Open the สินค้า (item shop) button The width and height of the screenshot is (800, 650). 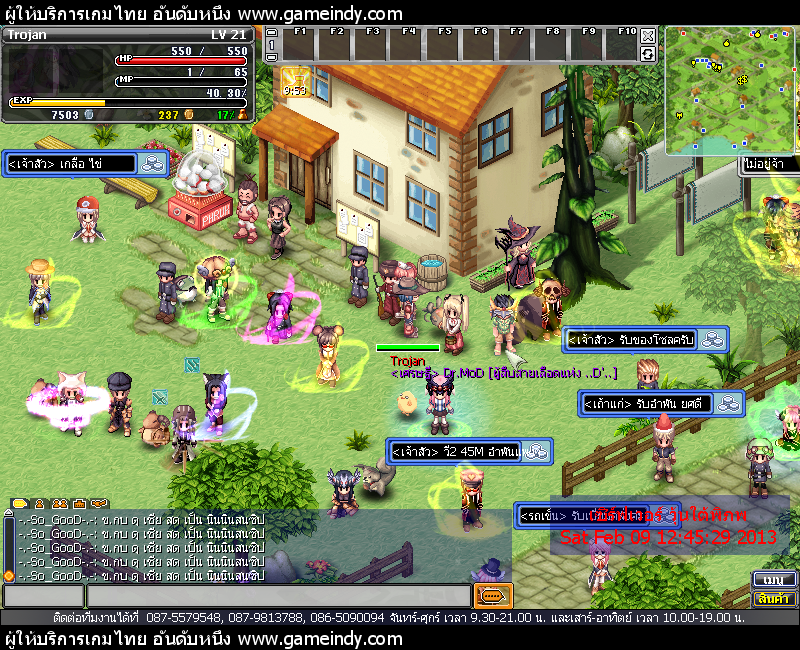click(771, 598)
